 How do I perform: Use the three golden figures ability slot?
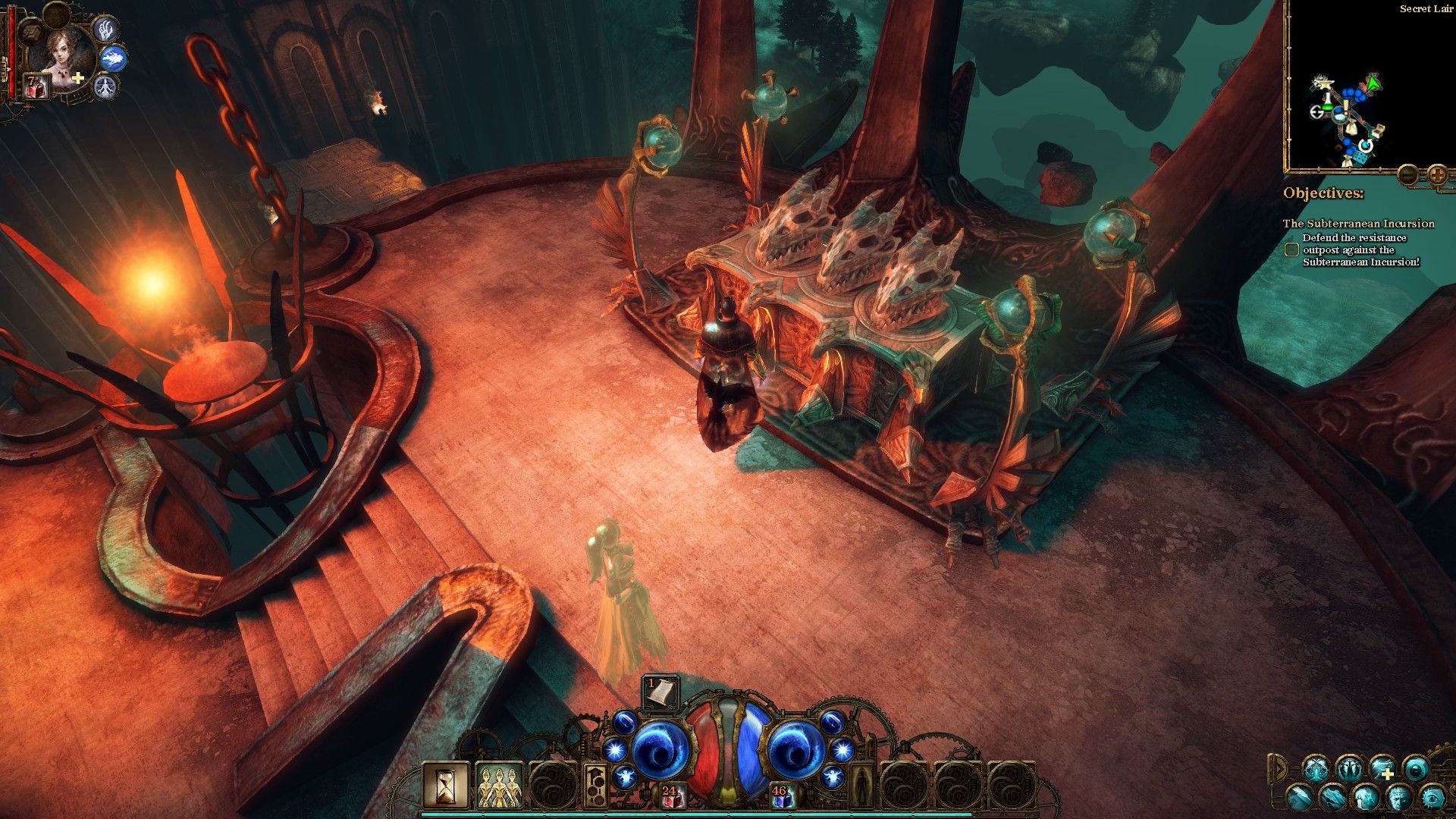click(499, 785)
